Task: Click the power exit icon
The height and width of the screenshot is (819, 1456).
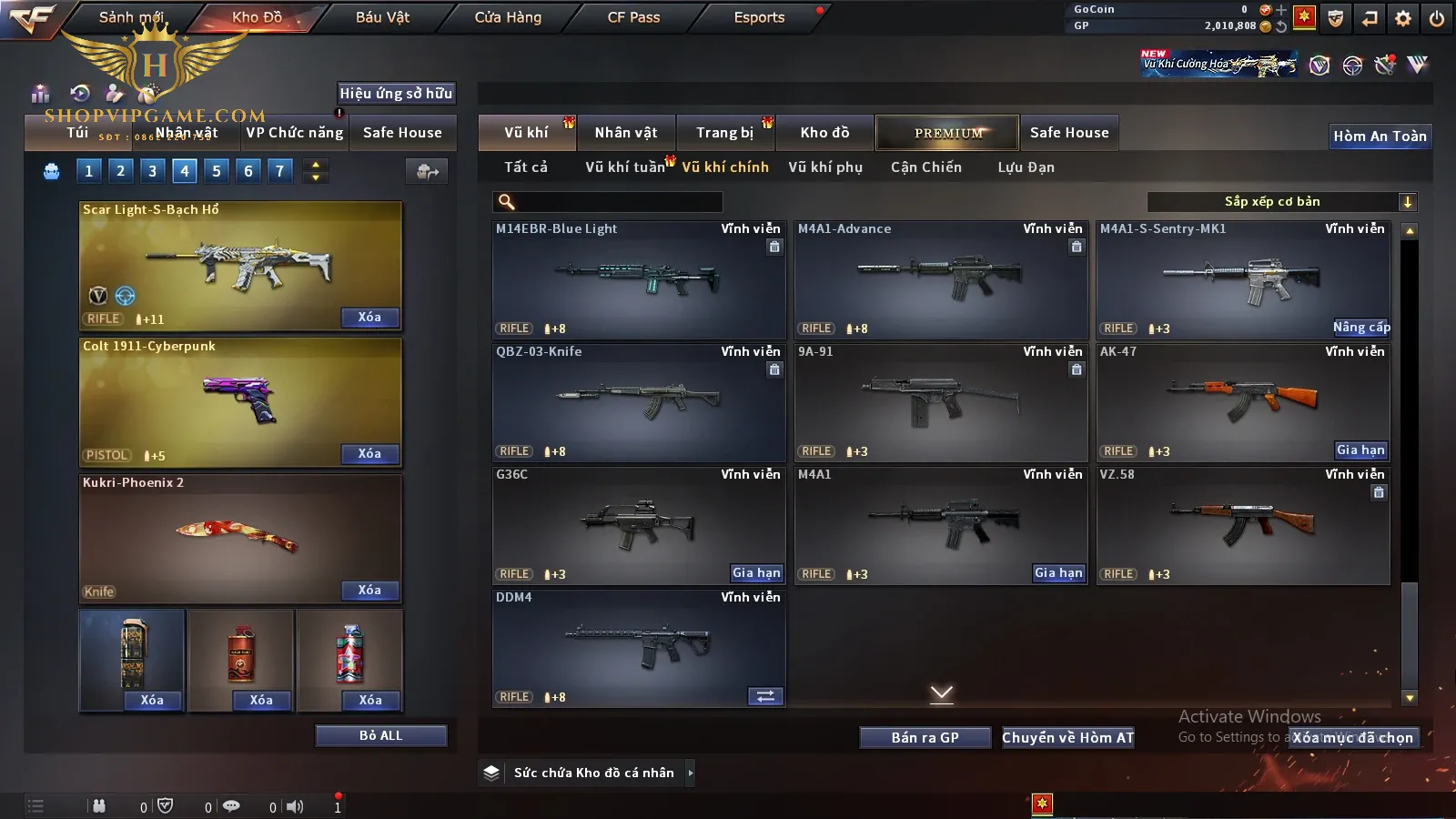Action: [x=1437, y=18]
